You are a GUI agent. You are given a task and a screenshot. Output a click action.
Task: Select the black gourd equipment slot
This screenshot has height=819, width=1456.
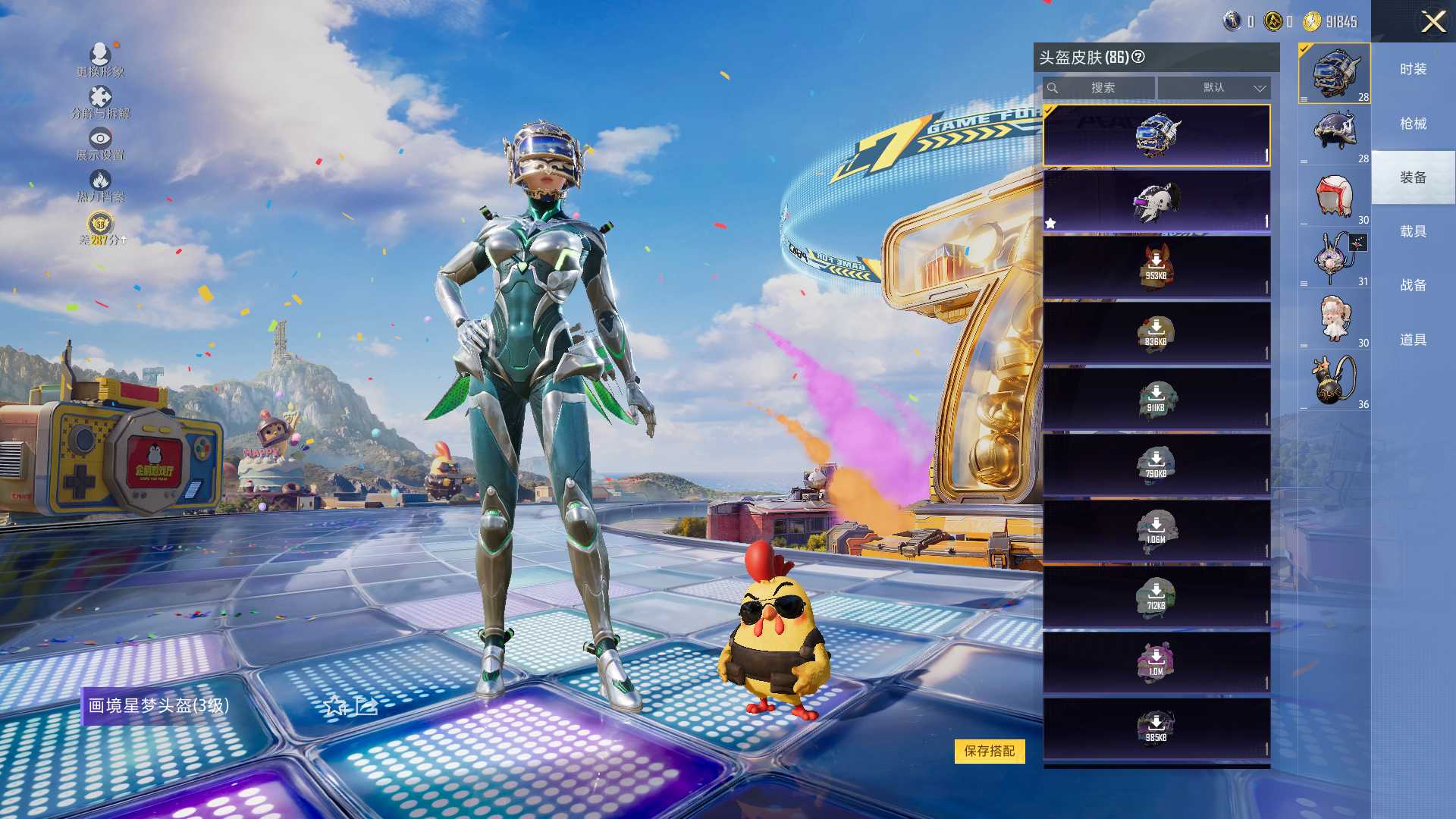point(1335,380)
